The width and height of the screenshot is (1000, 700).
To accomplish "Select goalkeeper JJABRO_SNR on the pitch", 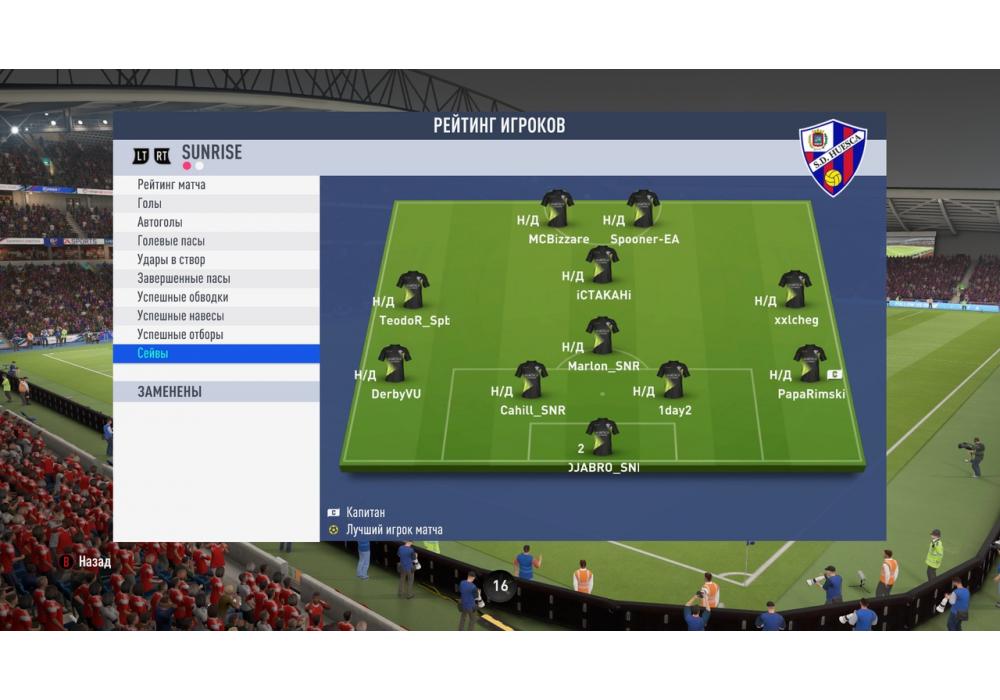I will point(602,437).
